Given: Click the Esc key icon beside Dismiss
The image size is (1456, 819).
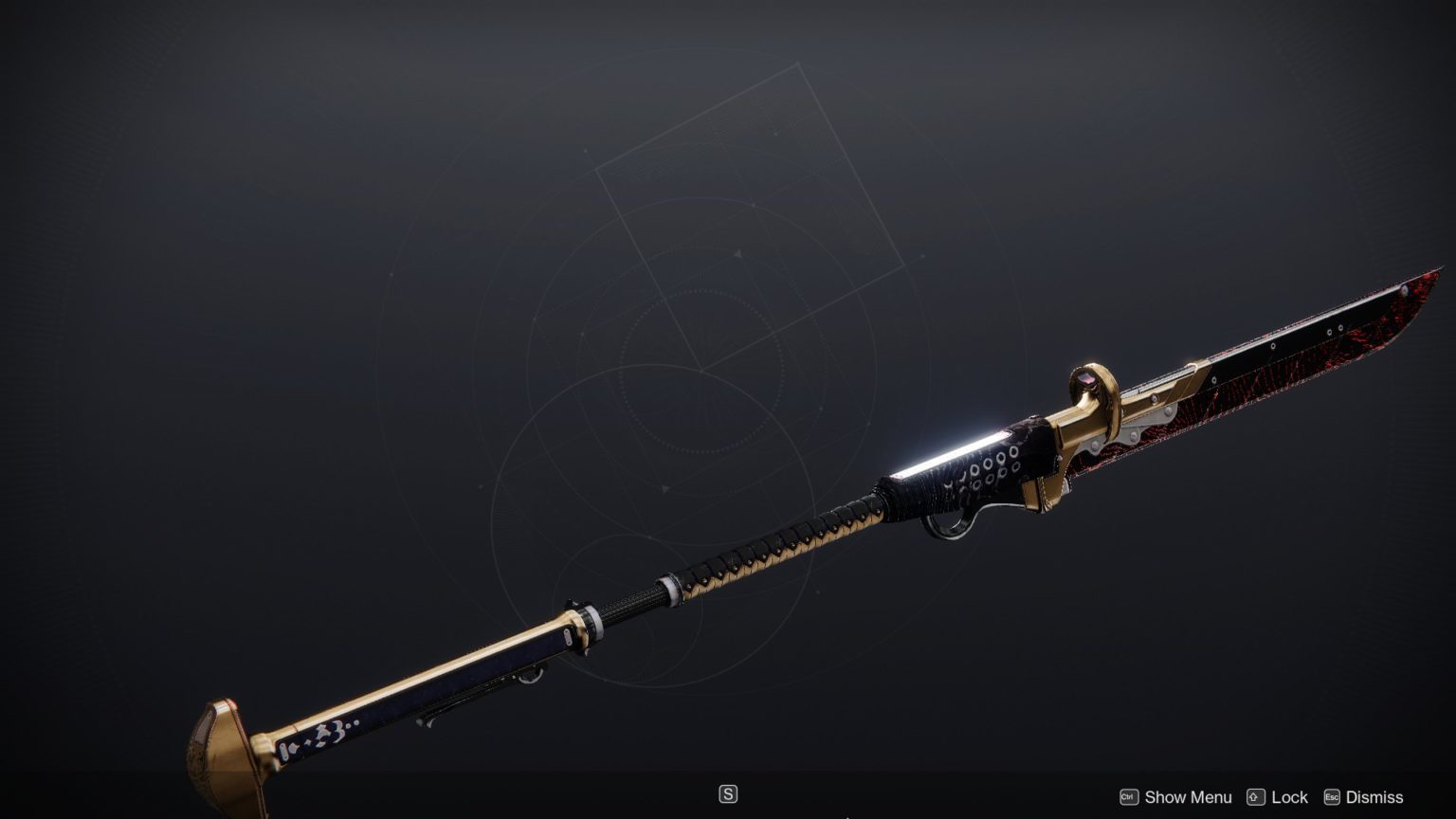Looking at the screenshot, I should tap(1331, 797).
